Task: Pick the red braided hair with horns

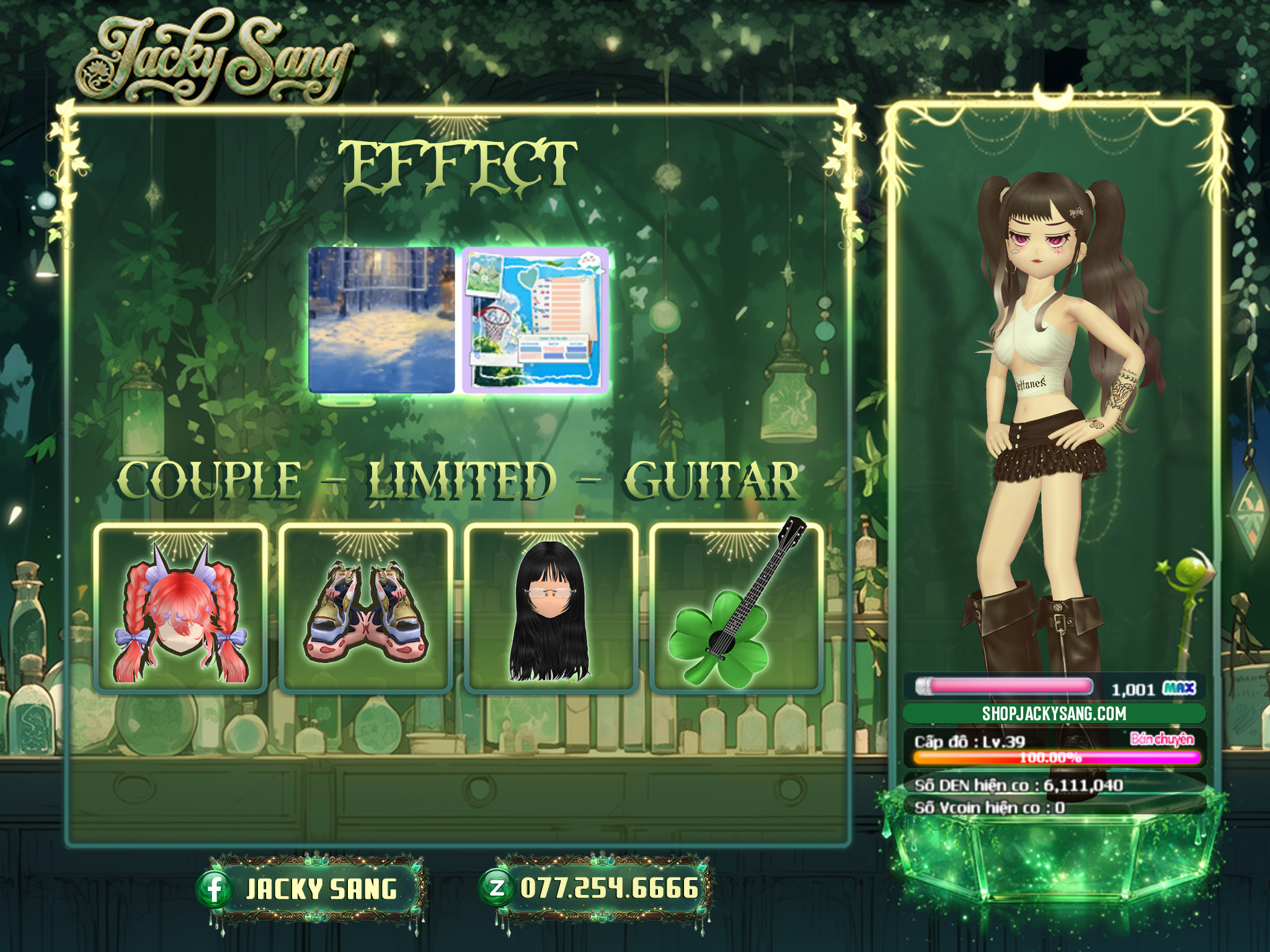Action: 180,609
